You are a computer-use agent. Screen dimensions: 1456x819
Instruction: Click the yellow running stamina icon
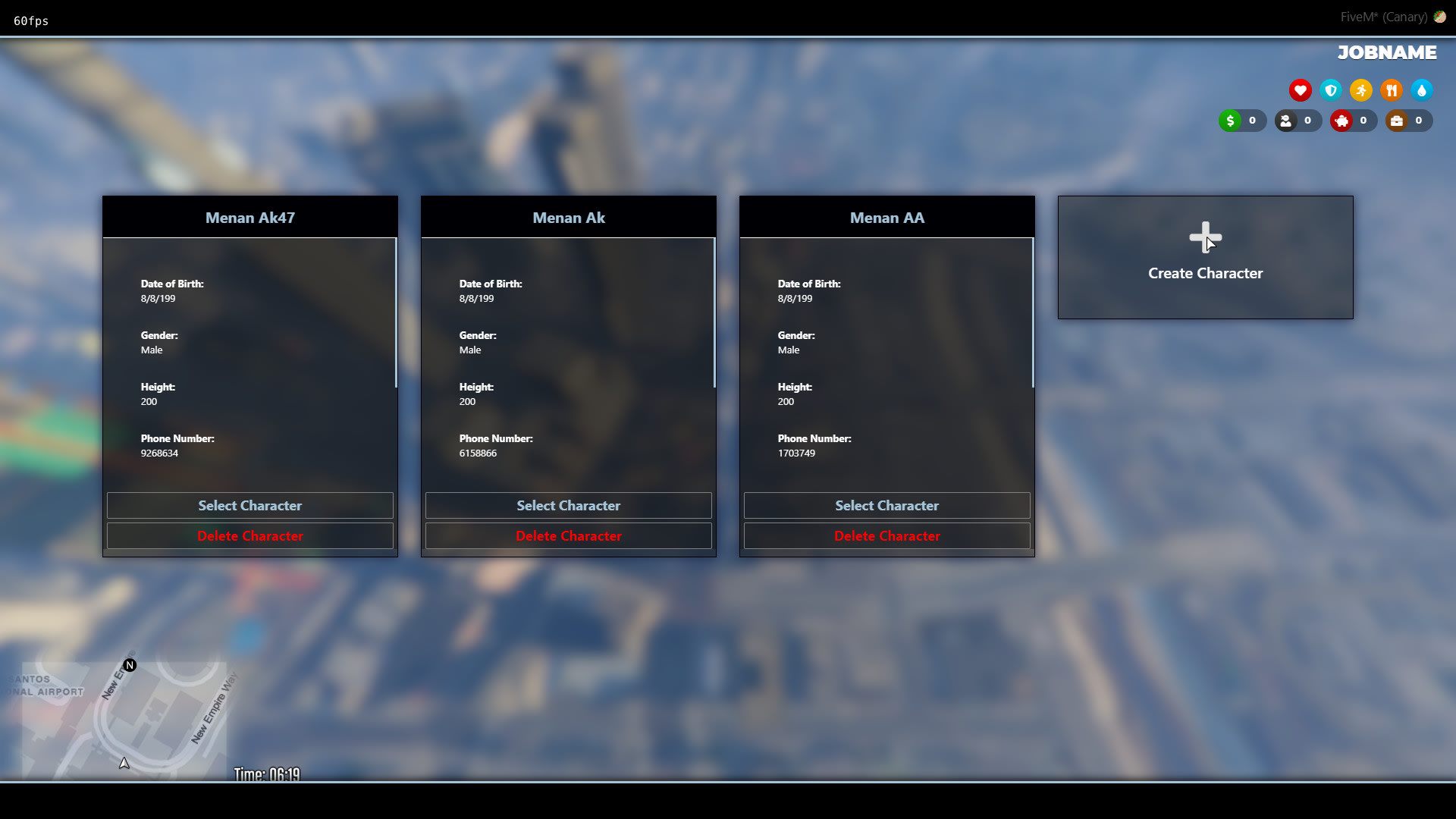(x=1361, y=90)
